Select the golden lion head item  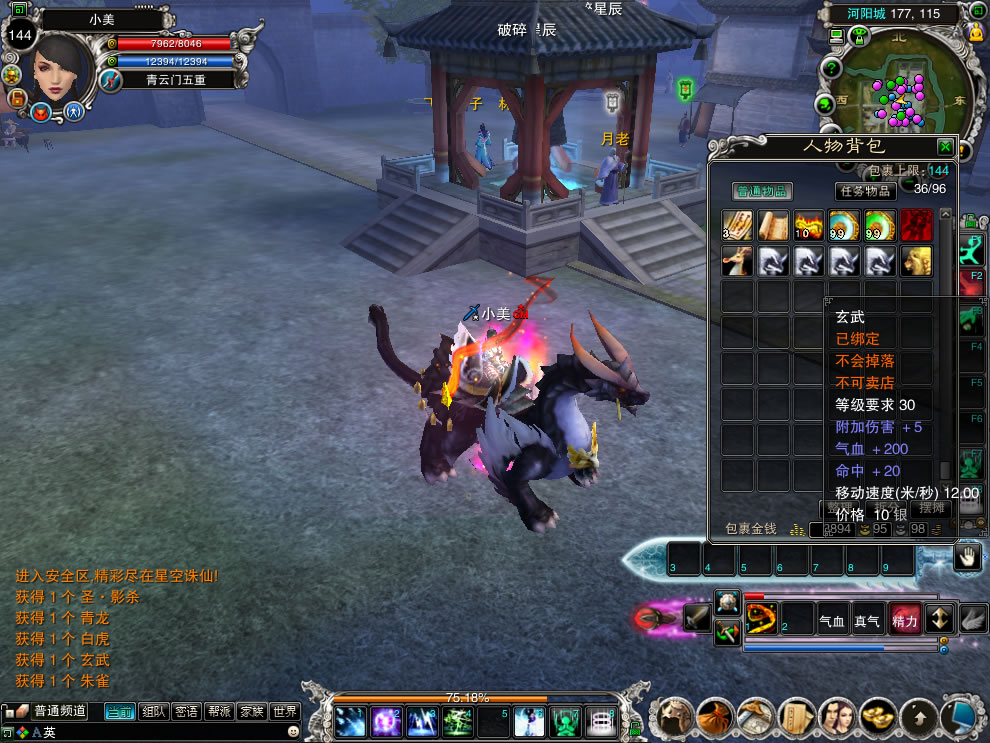(x=915, y=260)
